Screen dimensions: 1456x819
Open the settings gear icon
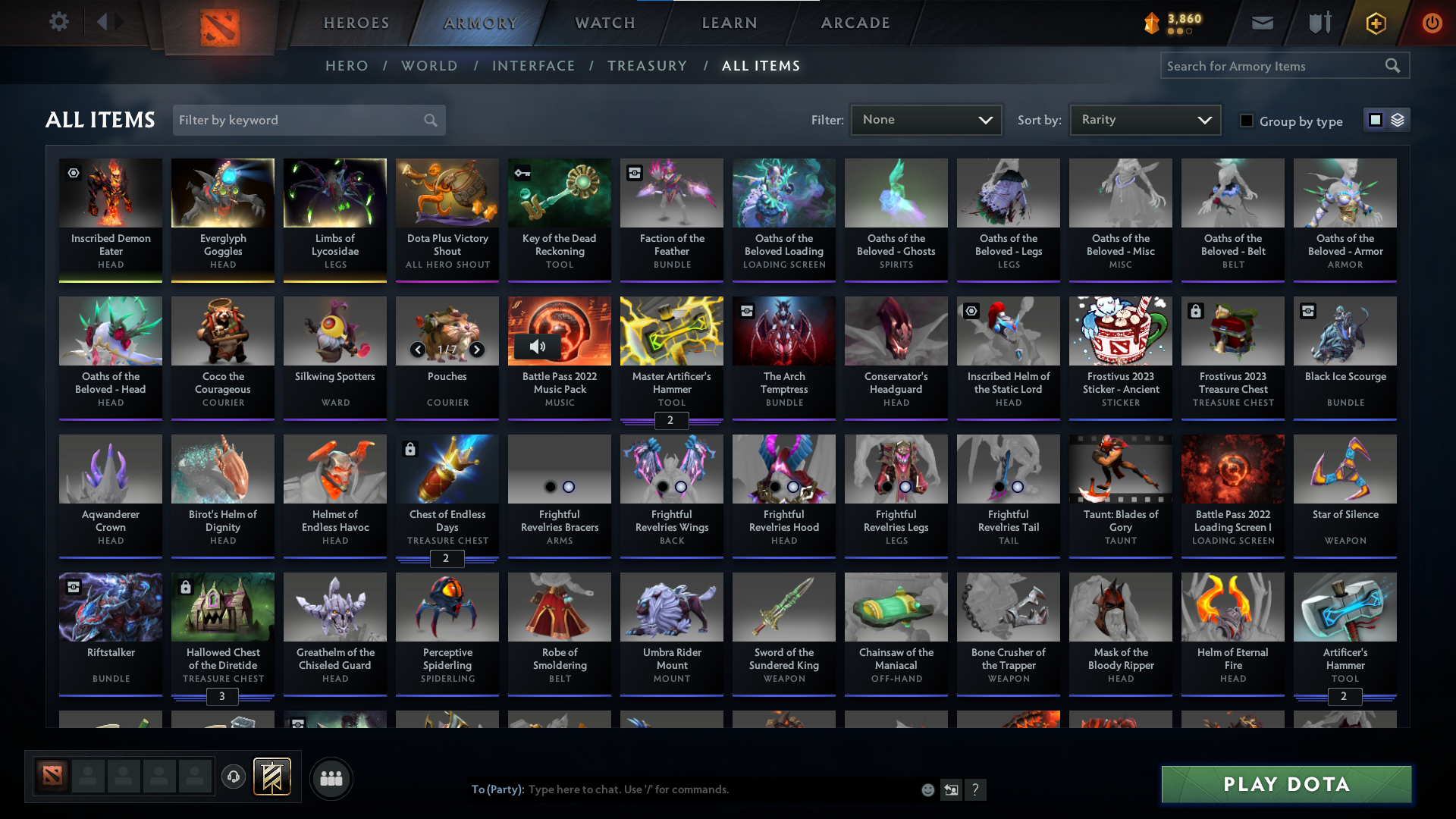(59, 21)
